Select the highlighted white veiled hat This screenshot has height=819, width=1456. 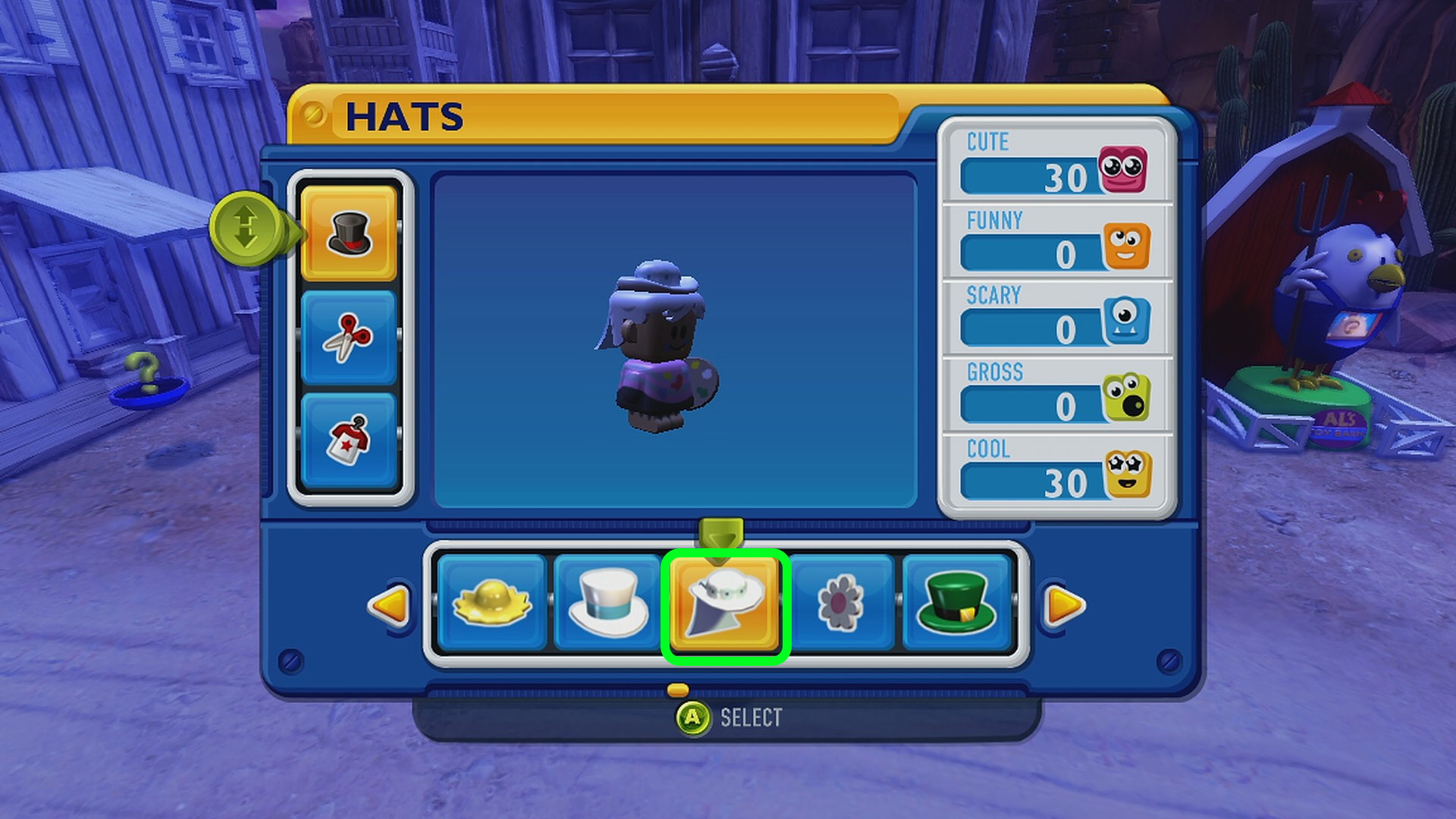[725, 605]
